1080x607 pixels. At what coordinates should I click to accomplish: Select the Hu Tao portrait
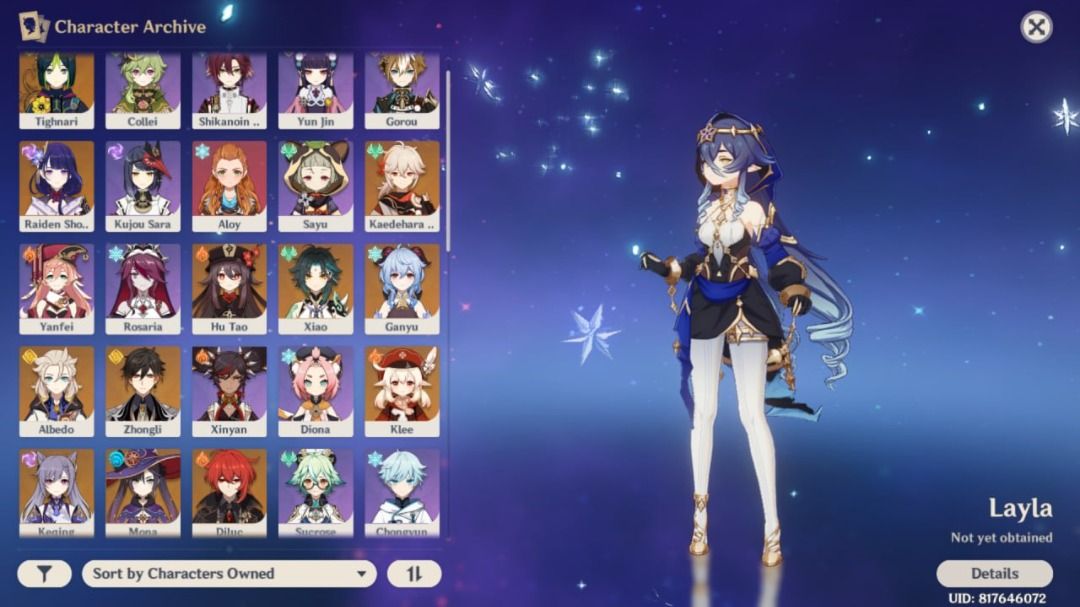pos(230,288)
